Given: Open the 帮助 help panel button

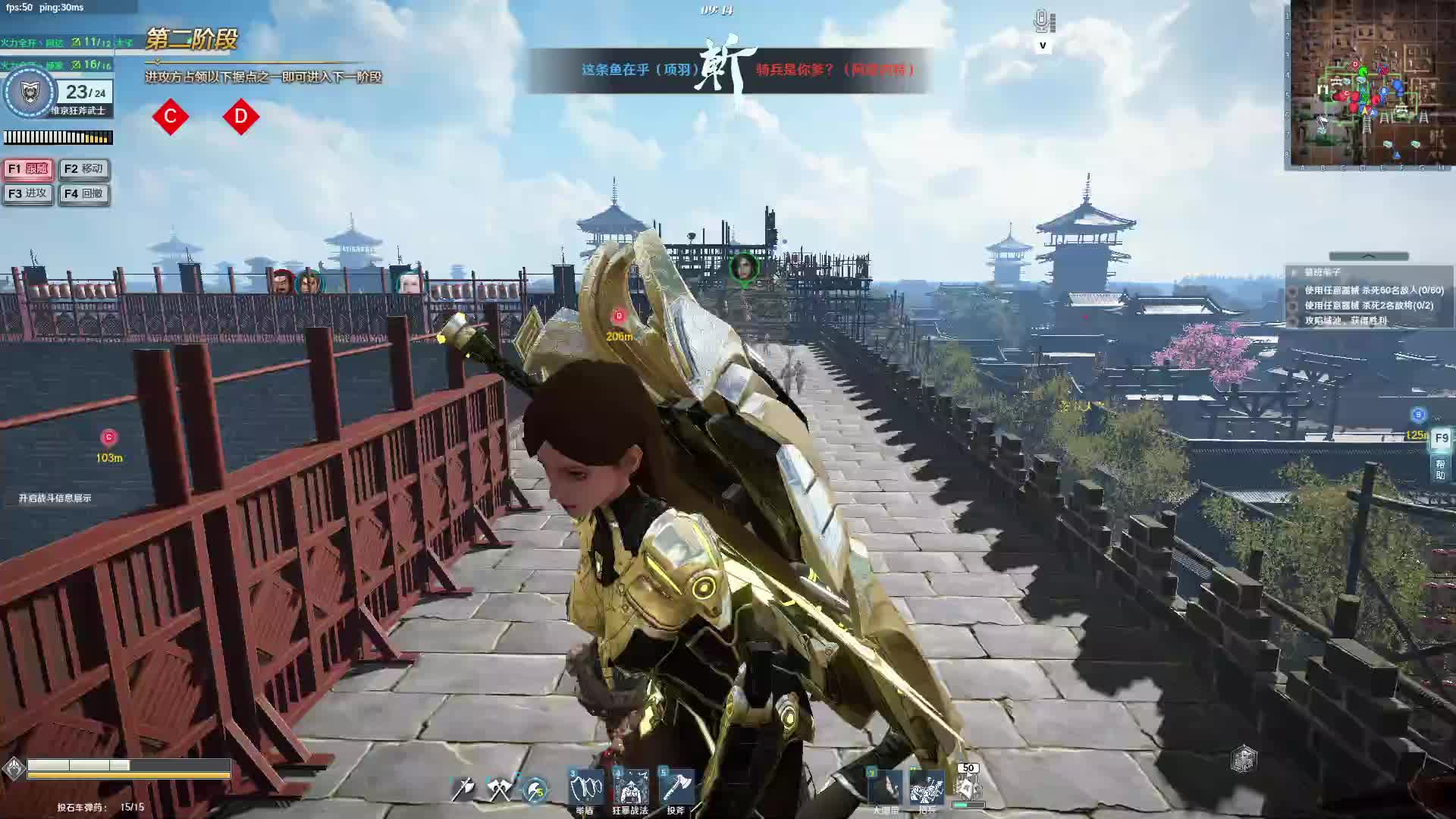Looking at the screenshot, I should (x=1440, y=469).
